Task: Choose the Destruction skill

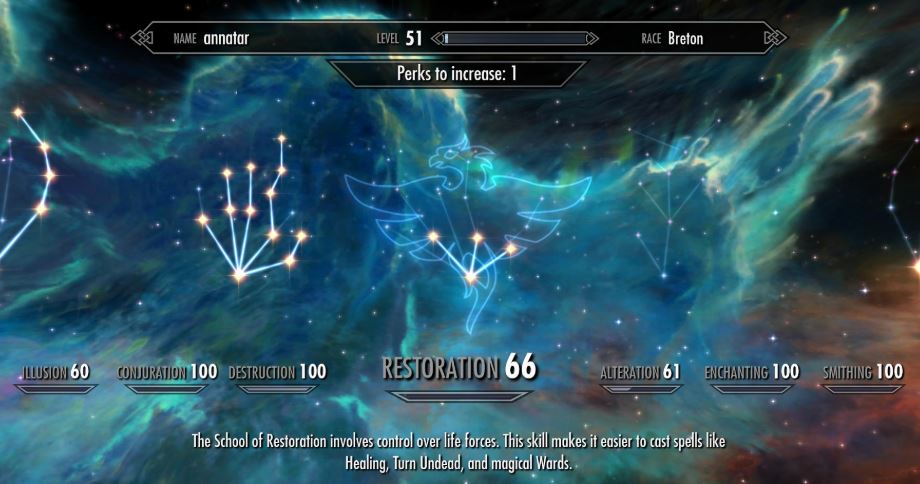Action: 277,373
